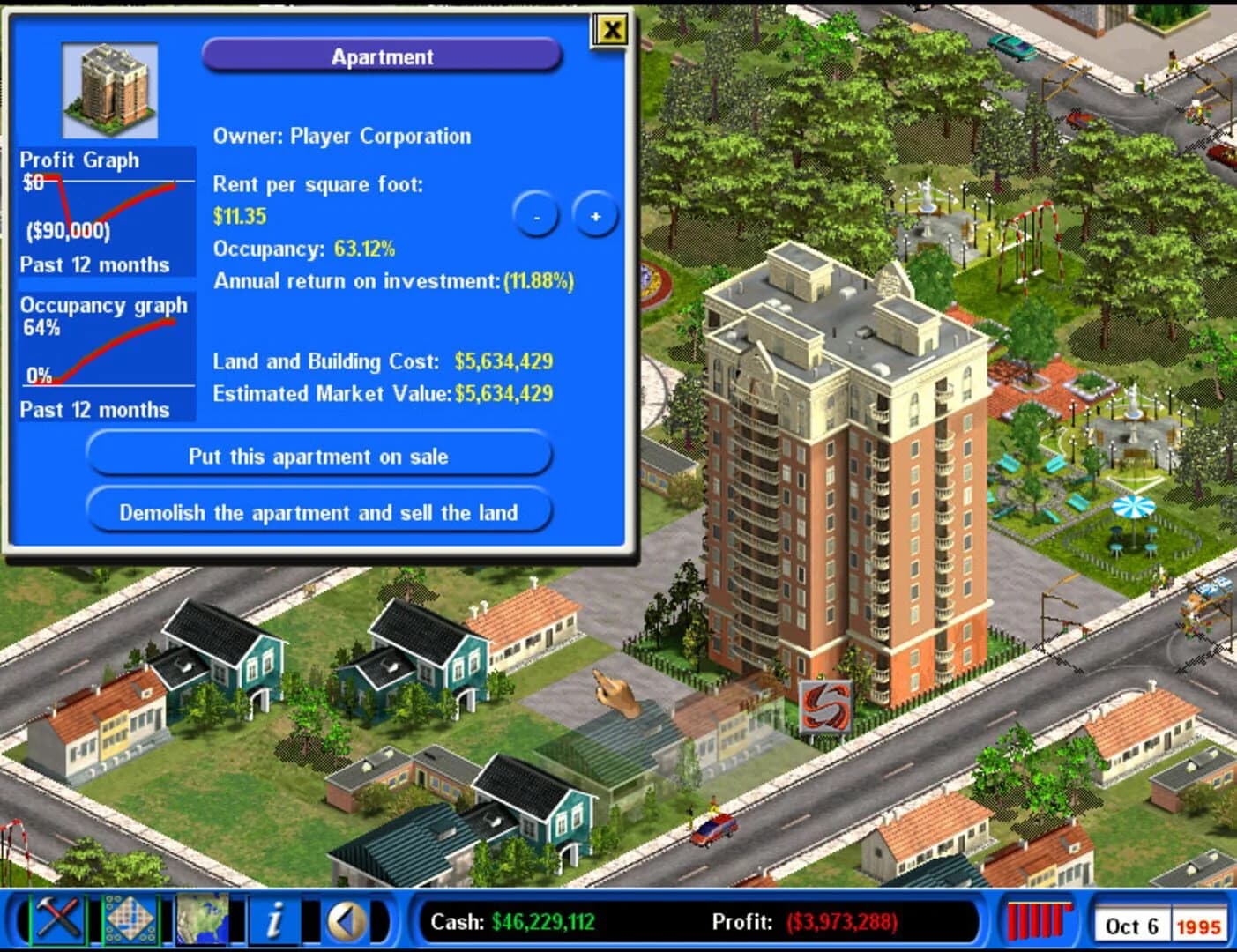Close the Apartment info window
Image resolution: width=1237 pixels, height=952 pixels.
tap(609, 29)
